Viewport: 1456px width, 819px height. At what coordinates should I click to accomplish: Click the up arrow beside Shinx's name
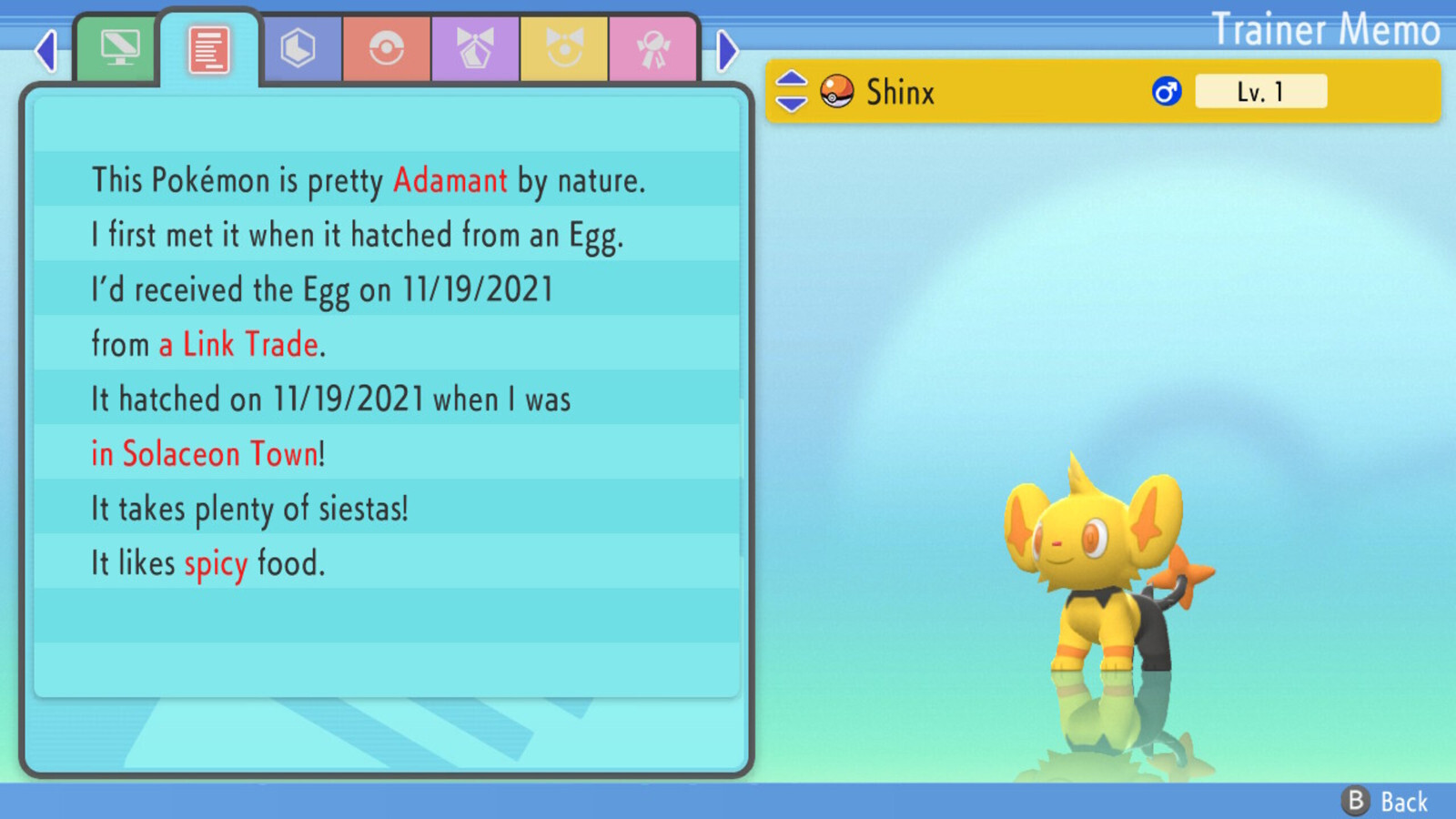[791, 79]
